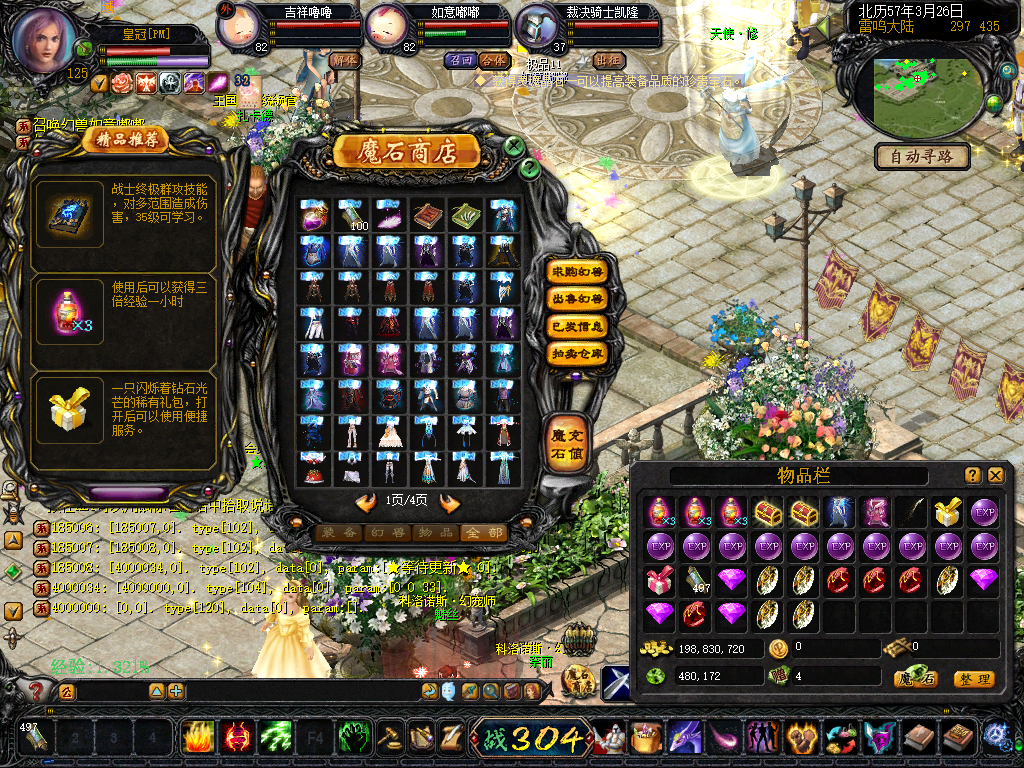
Task: Close the 魔石商店 shop window
Action: coord(513,146)
